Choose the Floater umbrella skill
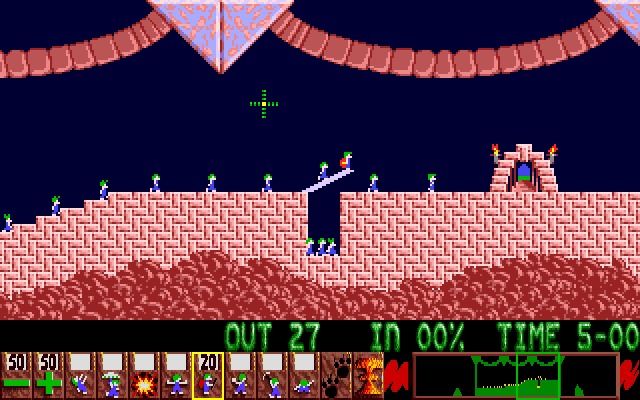640x400 pixels. point(112,375)
